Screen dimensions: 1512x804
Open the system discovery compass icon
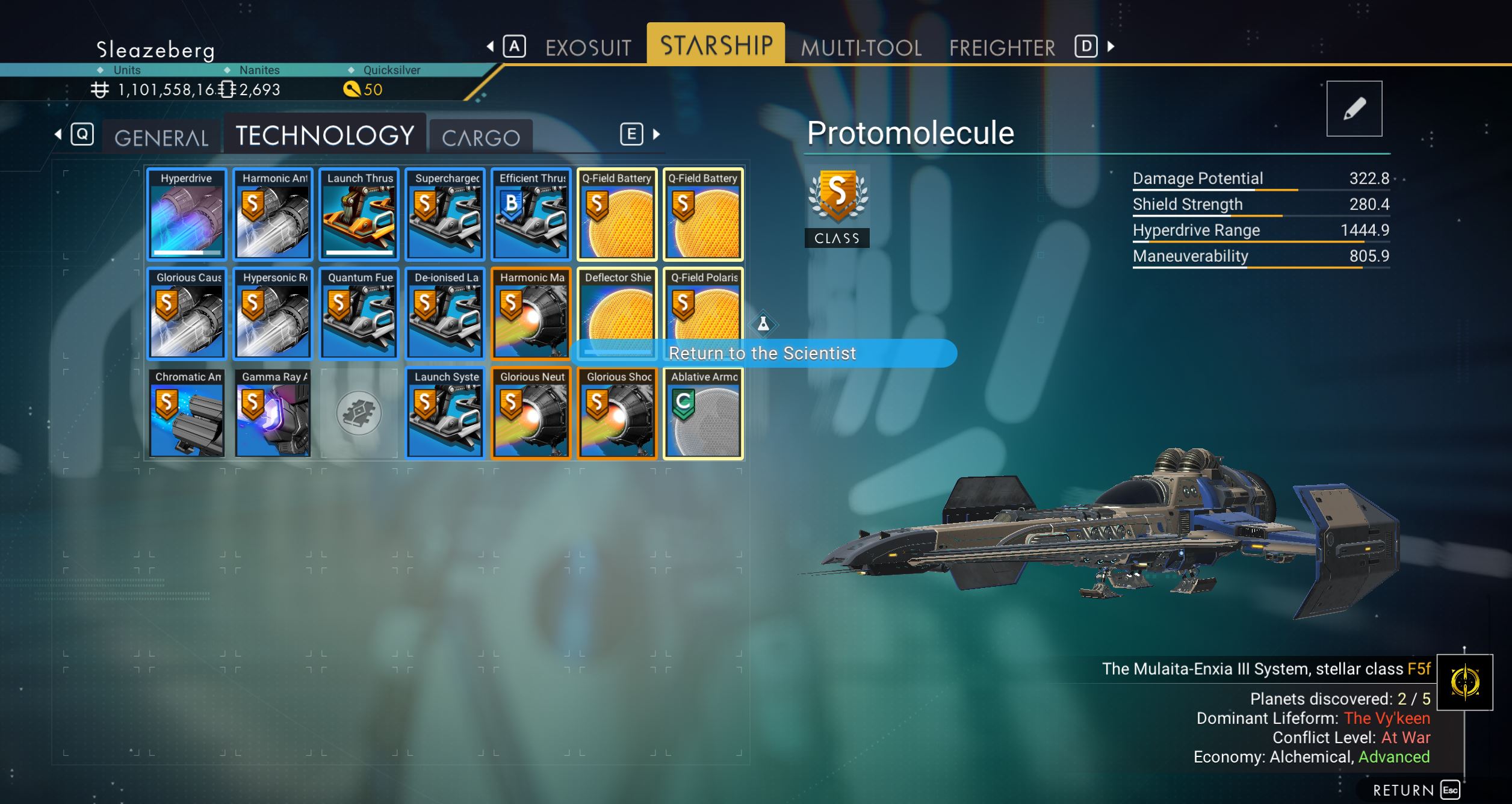(1464, 682)
